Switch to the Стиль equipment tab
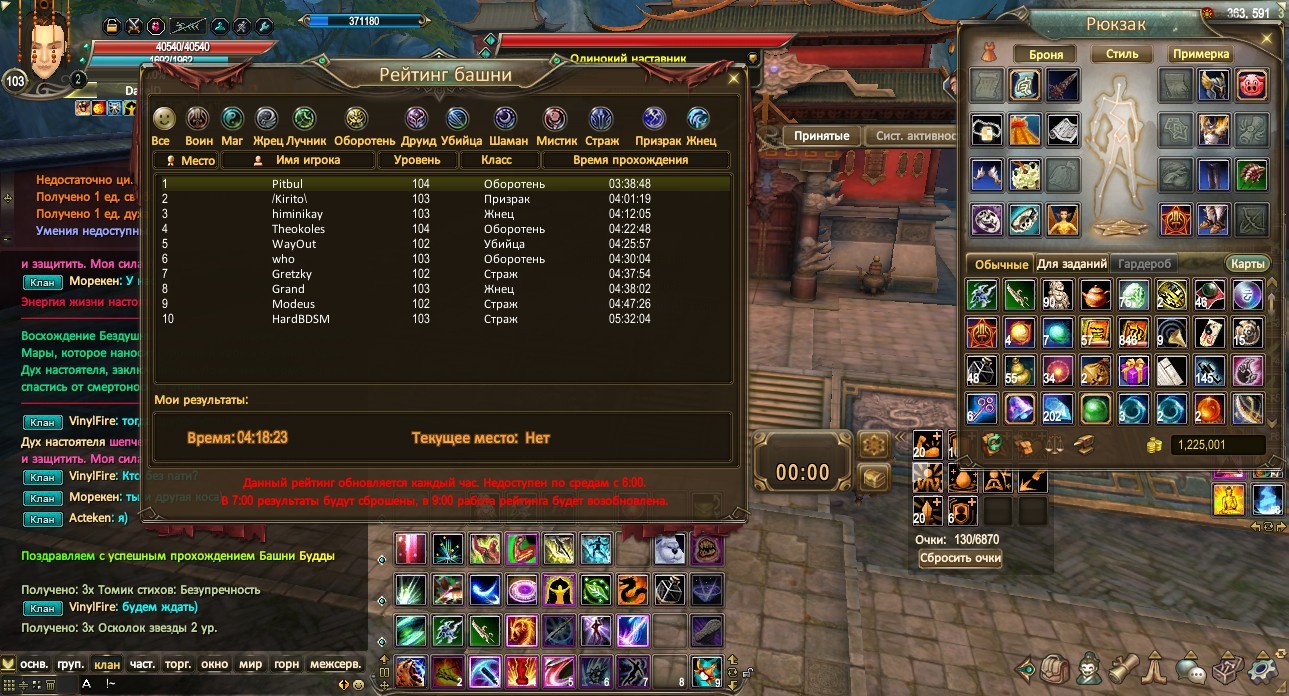1289x696 pixels. click(1121, 54)
